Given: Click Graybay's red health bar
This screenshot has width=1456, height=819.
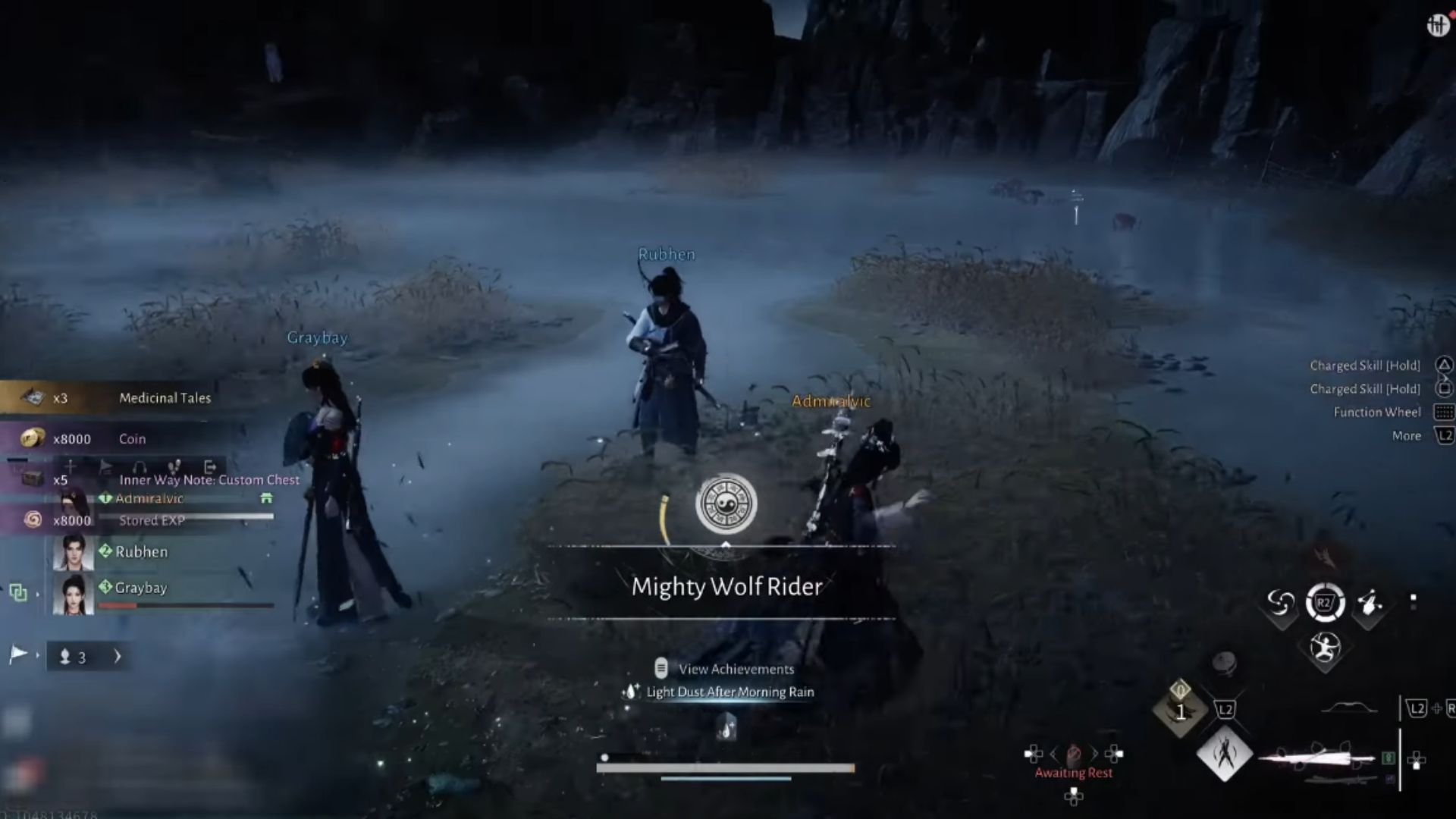Looking at the screenshot, I should pos(118,604).
